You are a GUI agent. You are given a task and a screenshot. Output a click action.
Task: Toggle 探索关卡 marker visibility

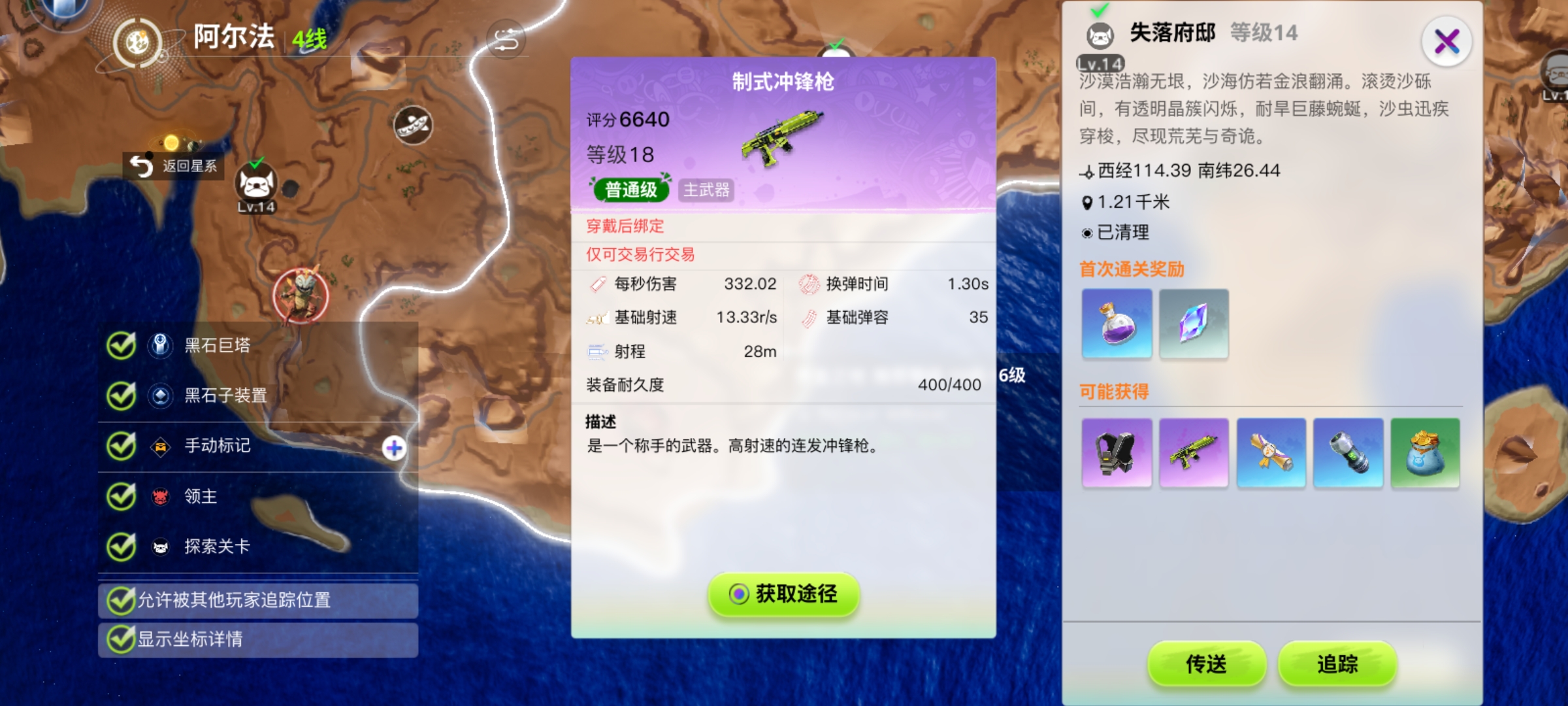click(121, 546)
